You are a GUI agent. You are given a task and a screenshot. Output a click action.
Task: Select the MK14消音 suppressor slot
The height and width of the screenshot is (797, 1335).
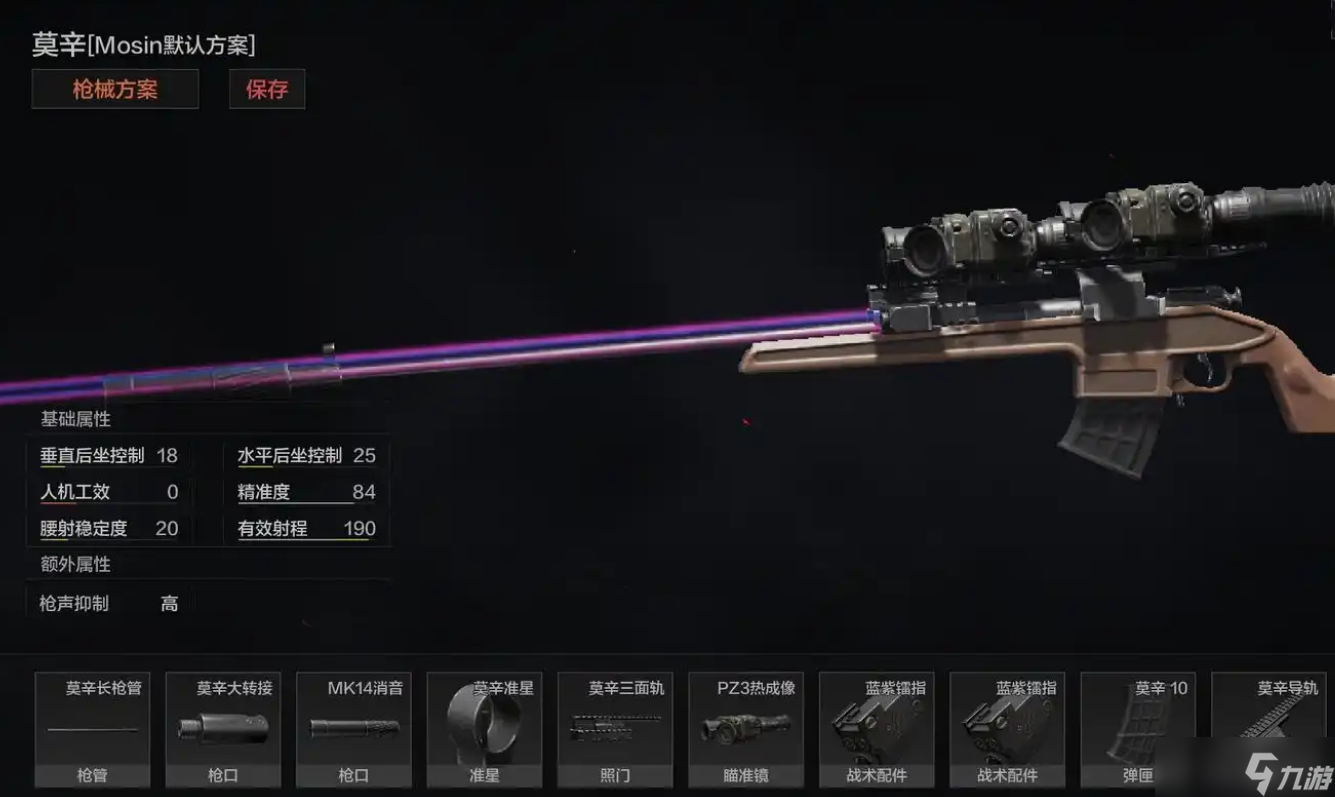click(354, 729)
